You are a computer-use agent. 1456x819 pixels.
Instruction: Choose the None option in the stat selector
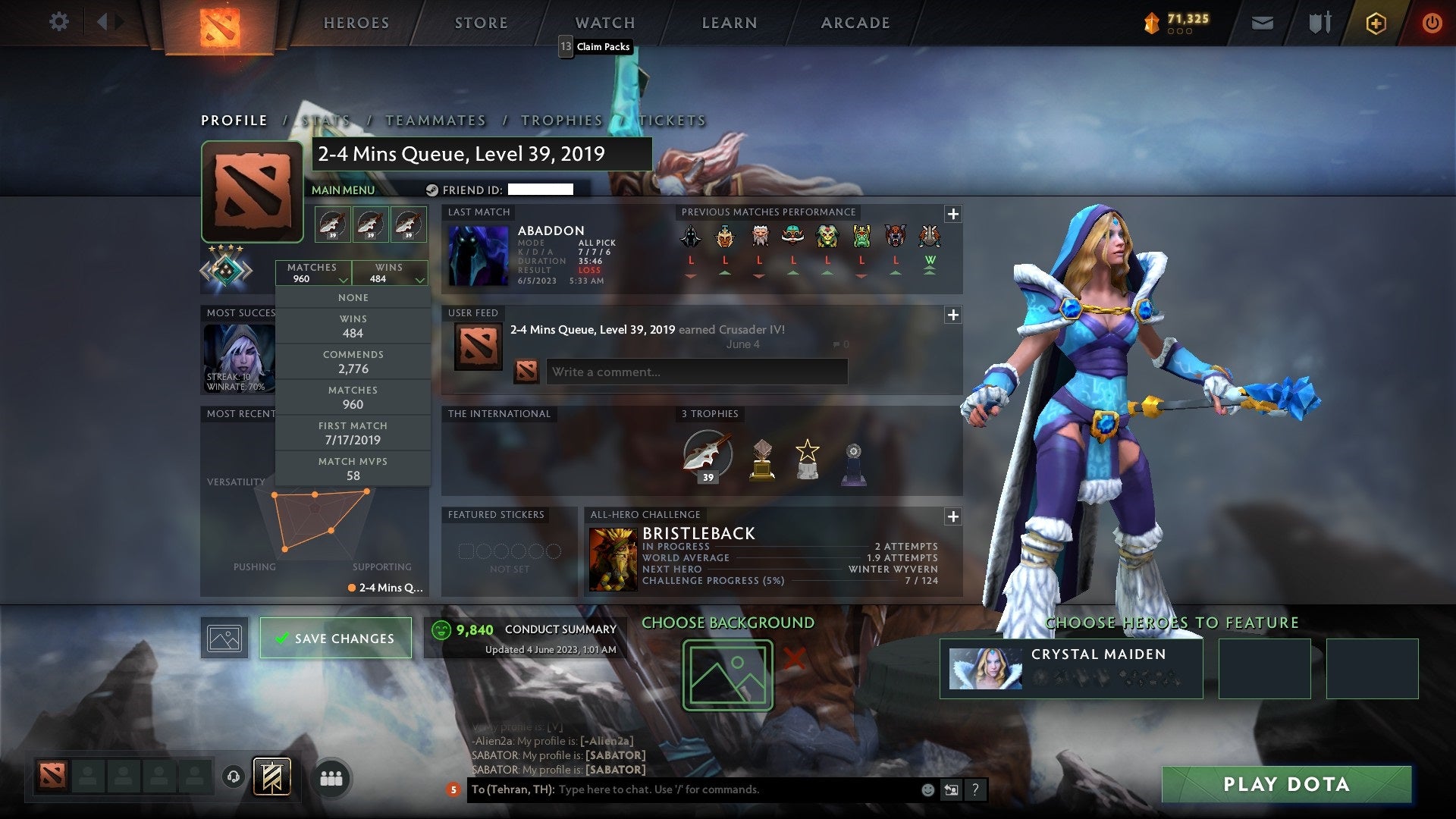pos(353,297)
